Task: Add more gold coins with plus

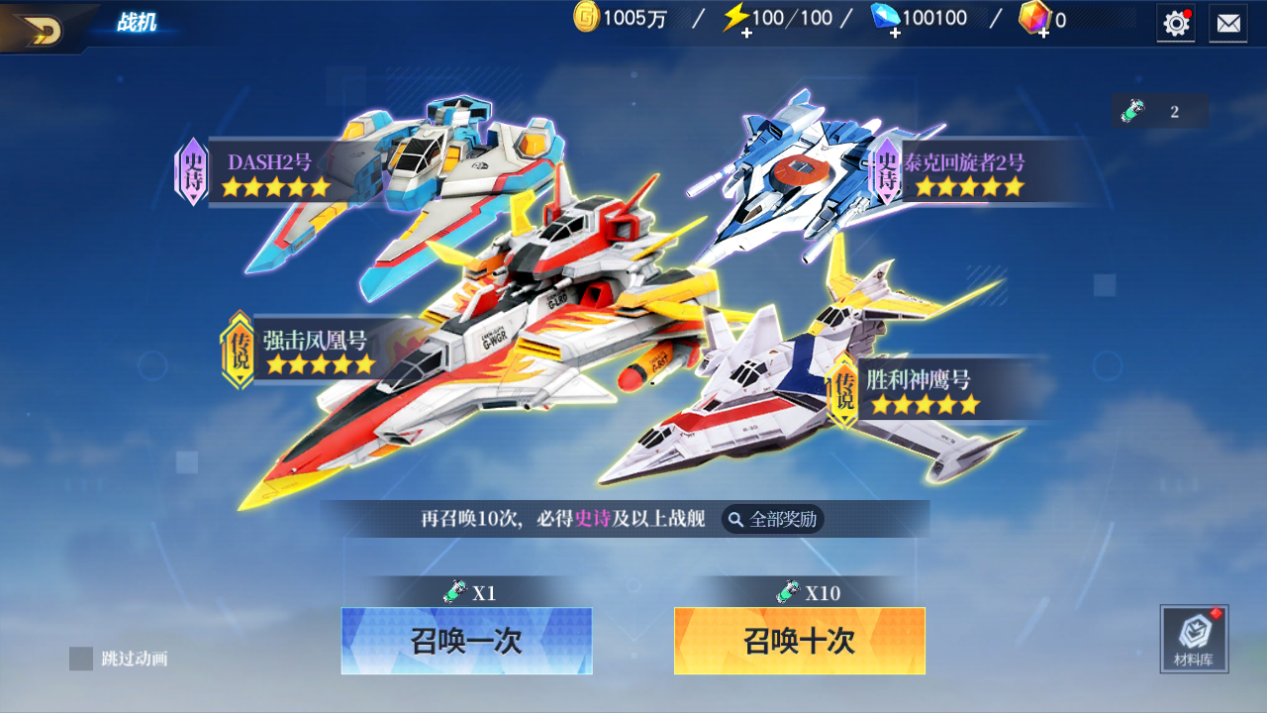Action: tap(586, 17)
